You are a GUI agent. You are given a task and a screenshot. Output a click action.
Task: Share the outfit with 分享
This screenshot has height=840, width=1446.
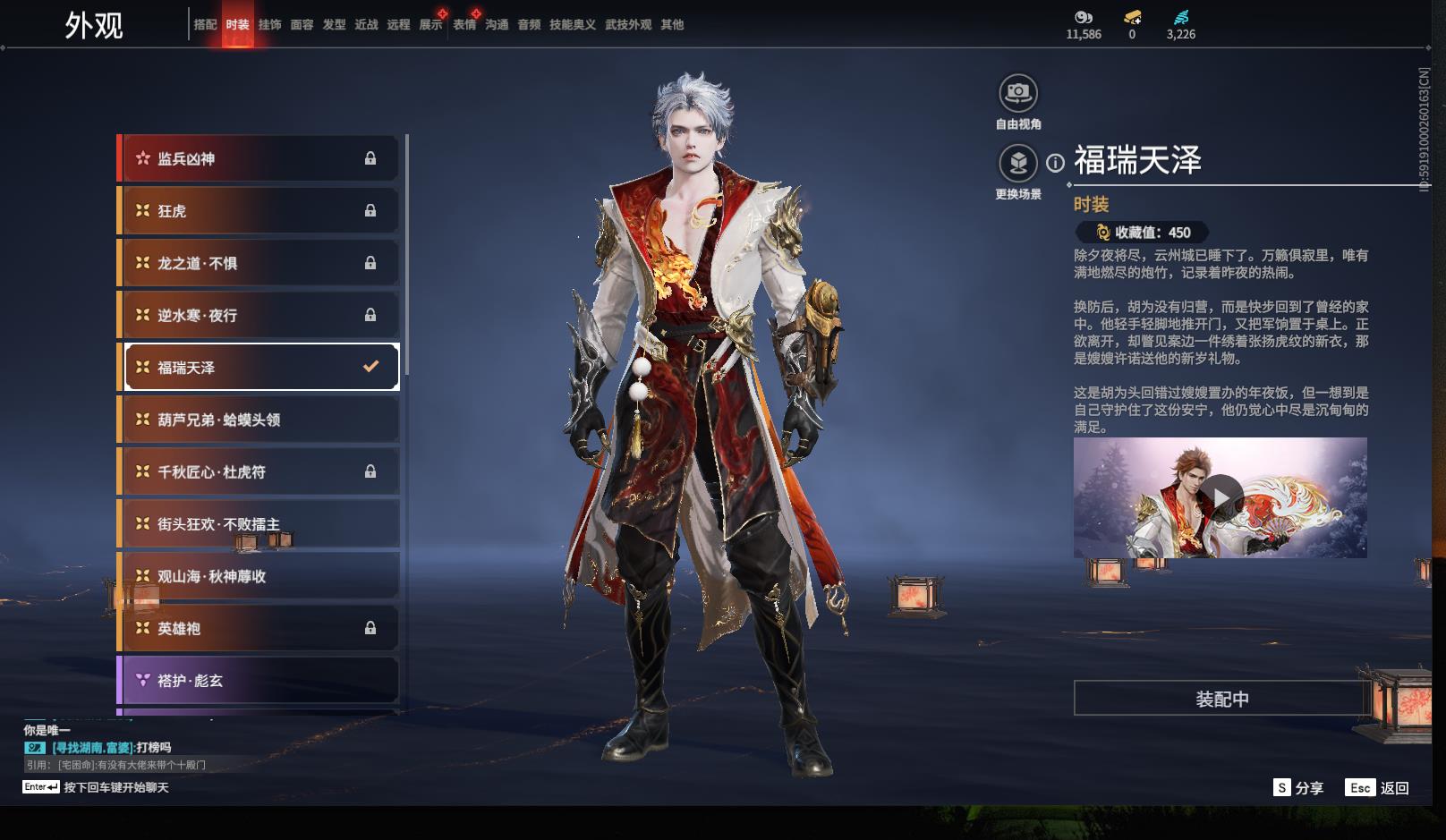click(1298, 788)
